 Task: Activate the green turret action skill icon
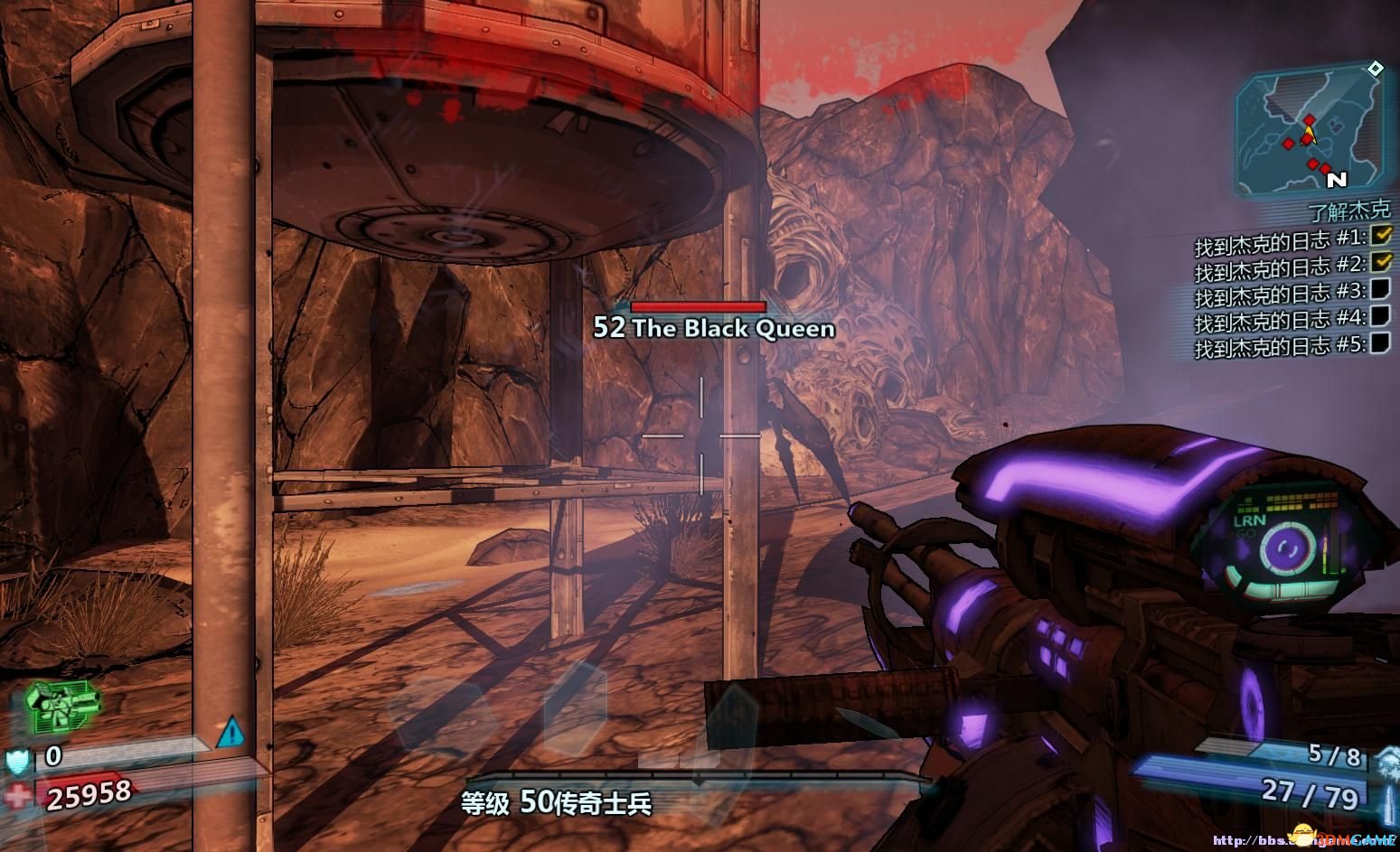coord(61,706)
